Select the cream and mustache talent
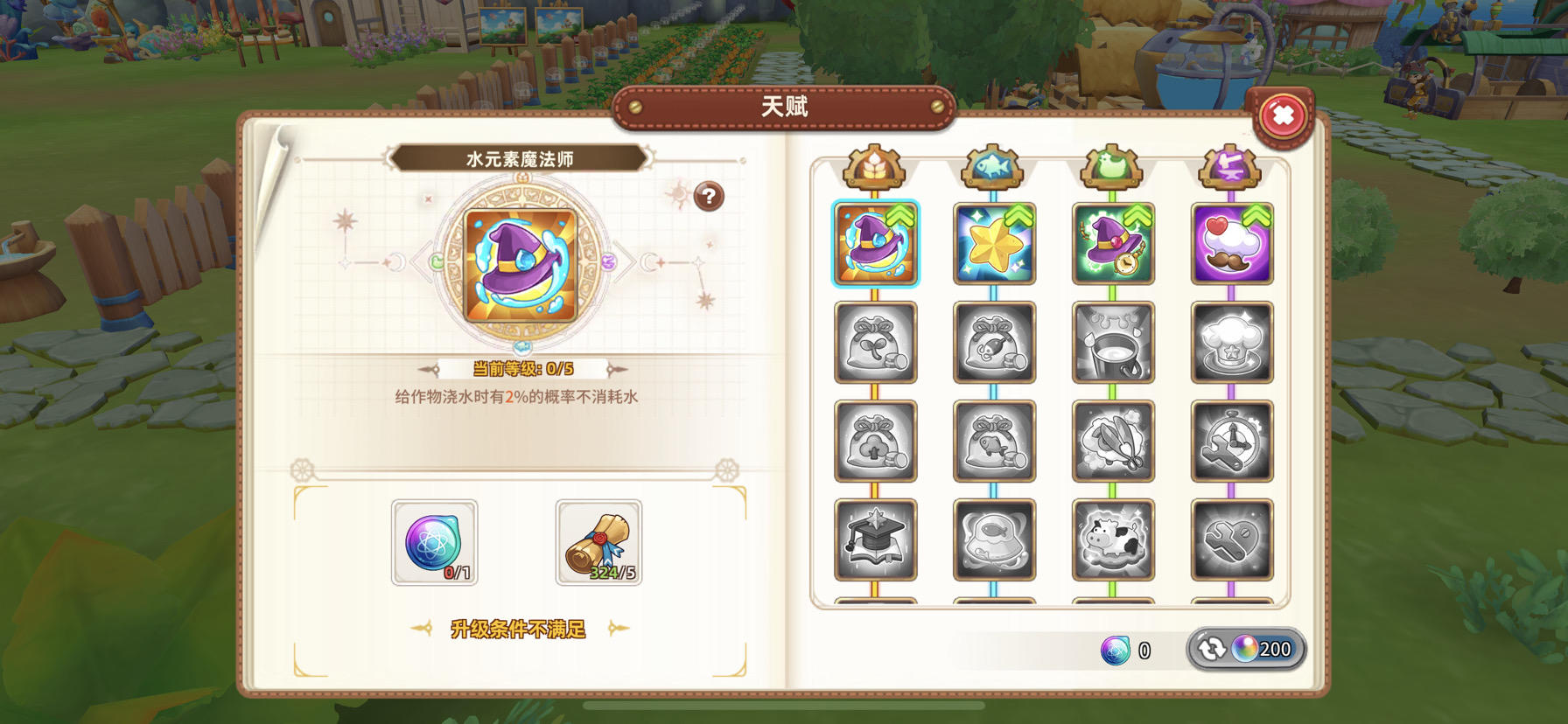Screen dimensions: 1568x724 pyautogui.click(x=1230, y=245)
